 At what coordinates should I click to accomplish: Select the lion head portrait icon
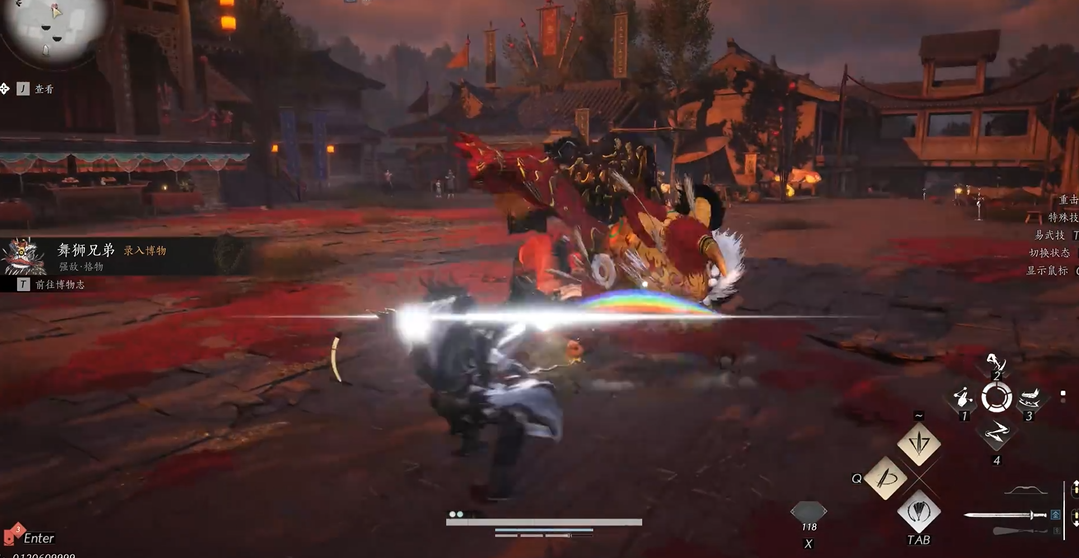pyautogui.click(x=24, y=256)
